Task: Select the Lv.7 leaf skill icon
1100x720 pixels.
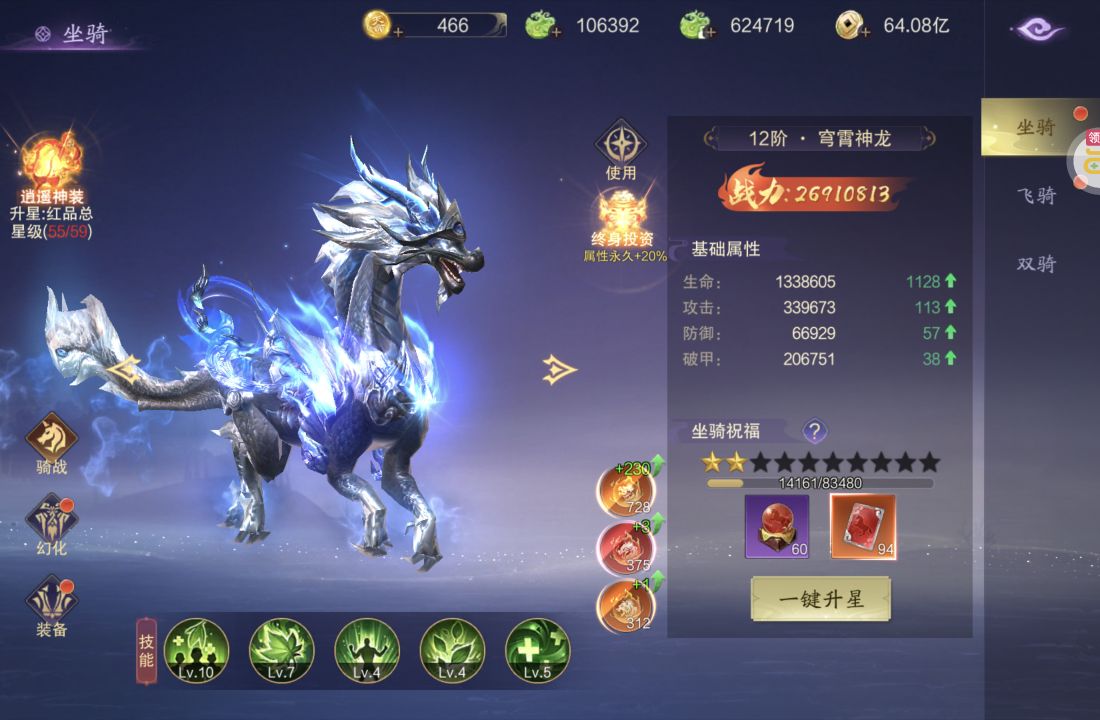Action: coord(281,650)
